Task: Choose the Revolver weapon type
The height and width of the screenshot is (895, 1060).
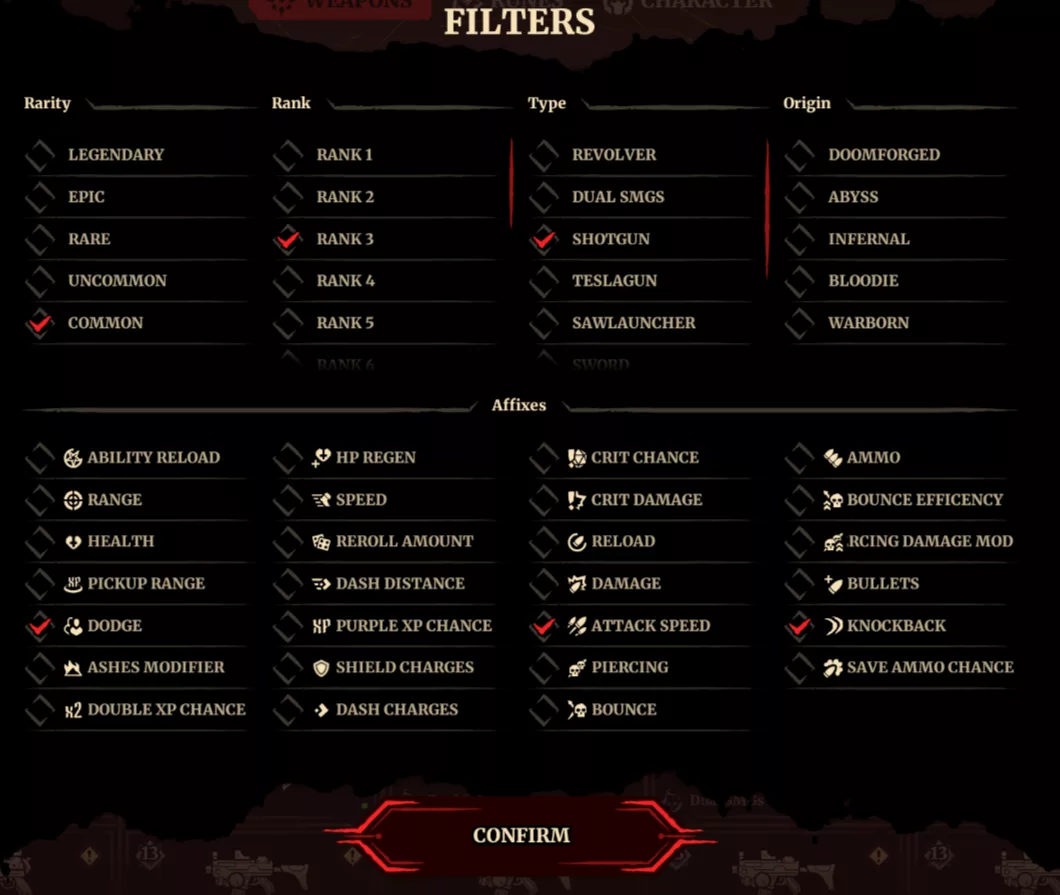Action: coord(544,155)
